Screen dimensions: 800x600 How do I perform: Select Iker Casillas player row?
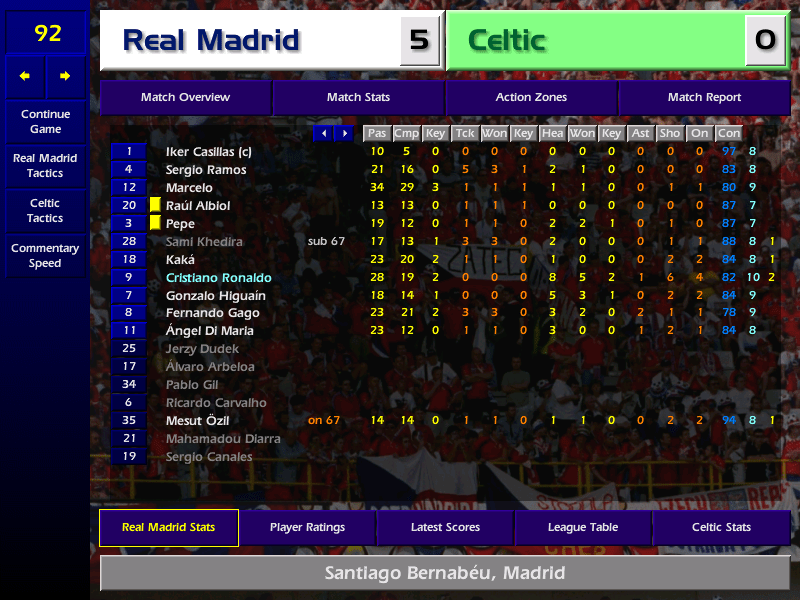[x=208, y=152]
